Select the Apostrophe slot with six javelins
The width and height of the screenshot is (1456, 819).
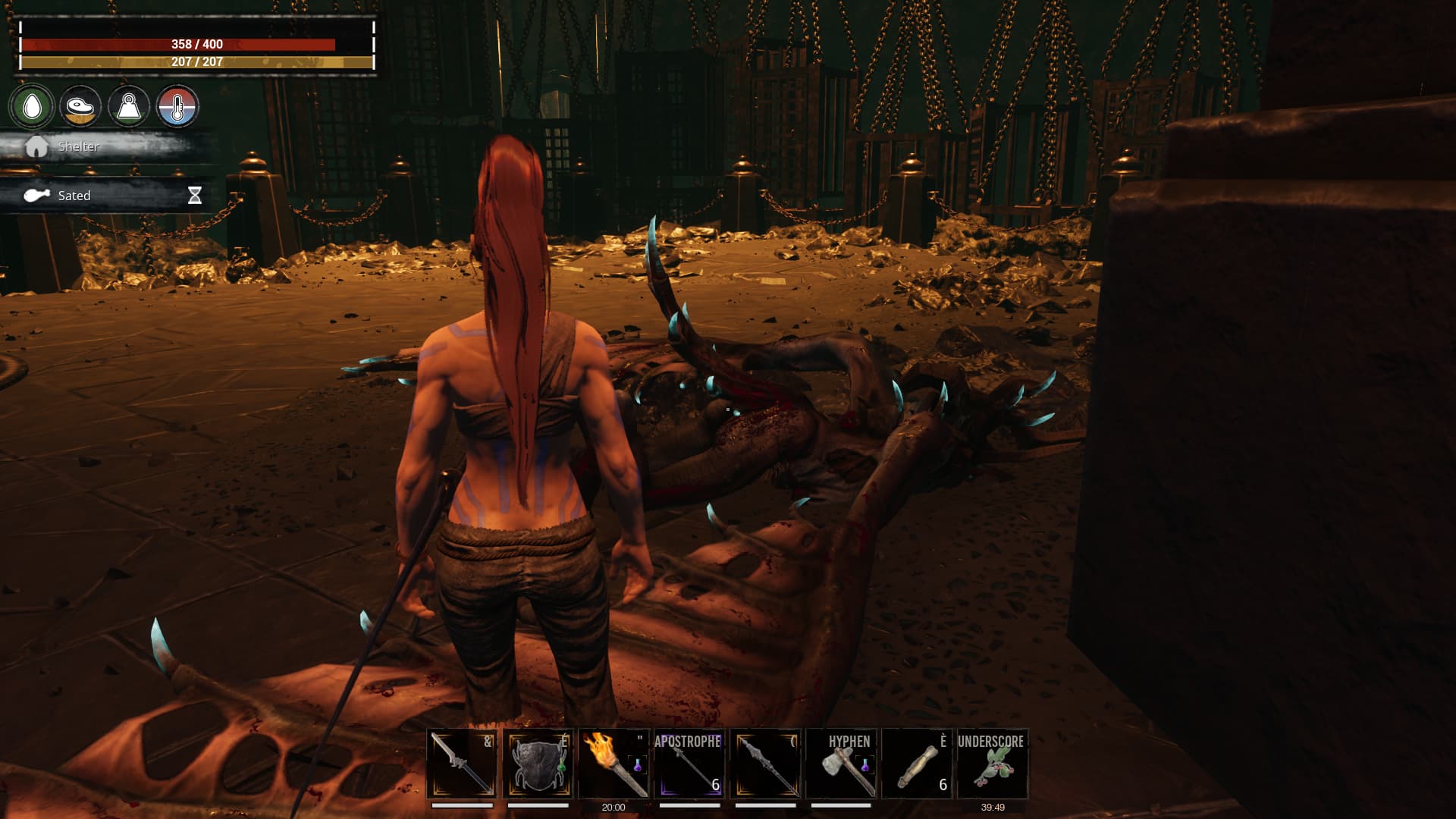point(689,764)
